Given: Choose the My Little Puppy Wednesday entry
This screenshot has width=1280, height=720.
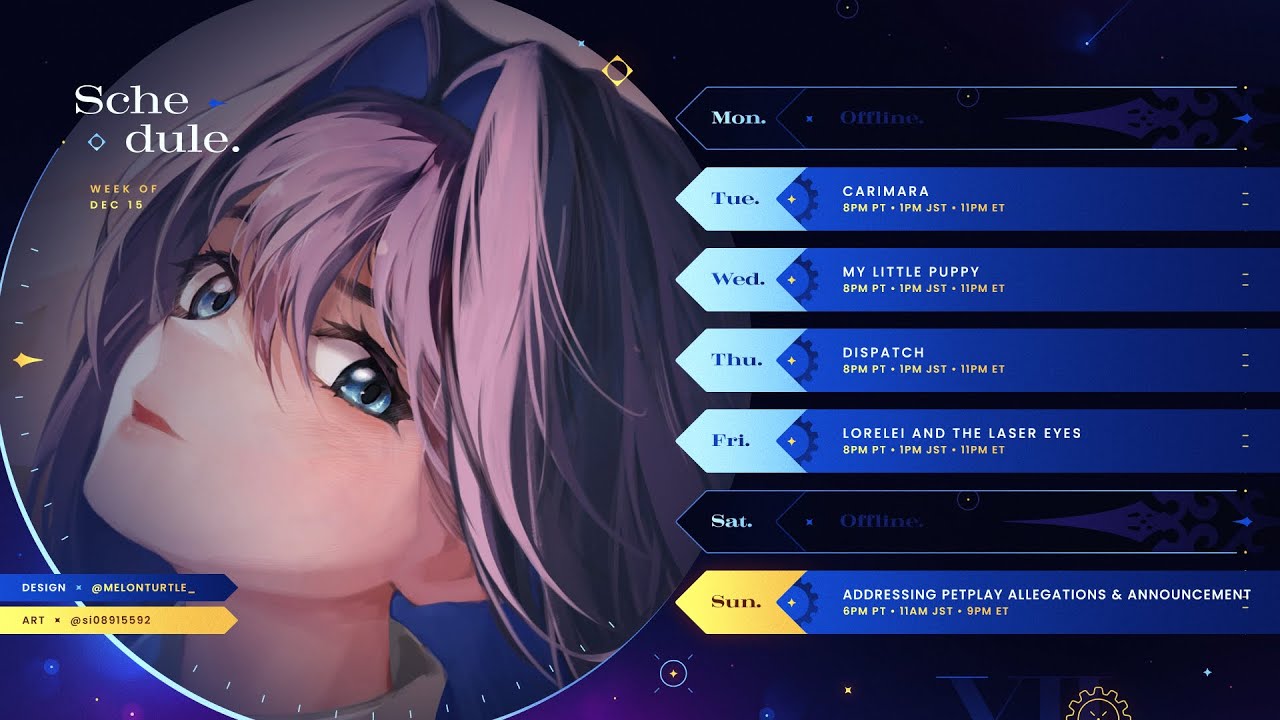Looking at the screenshot, I should [960, 279].
